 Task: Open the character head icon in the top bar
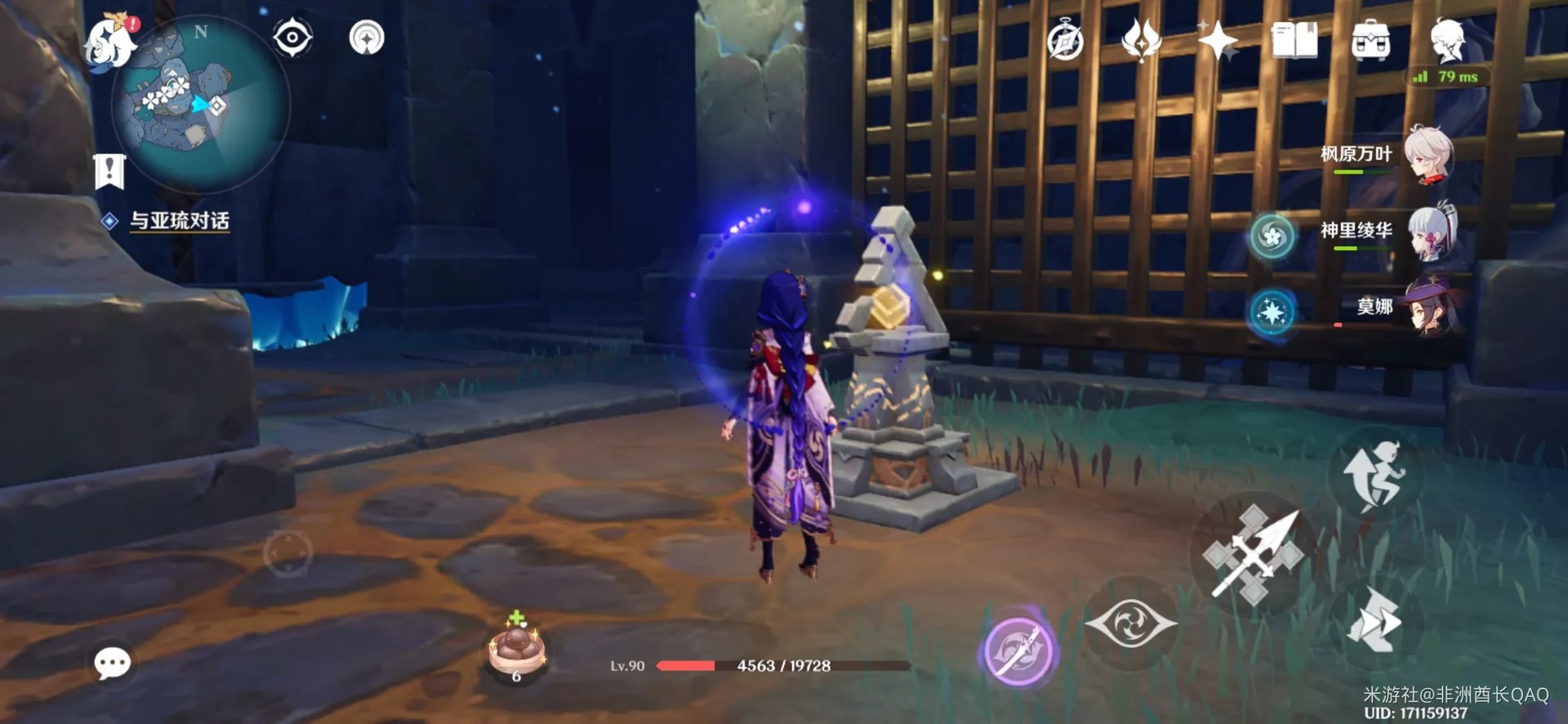(x=1447, y=39)
